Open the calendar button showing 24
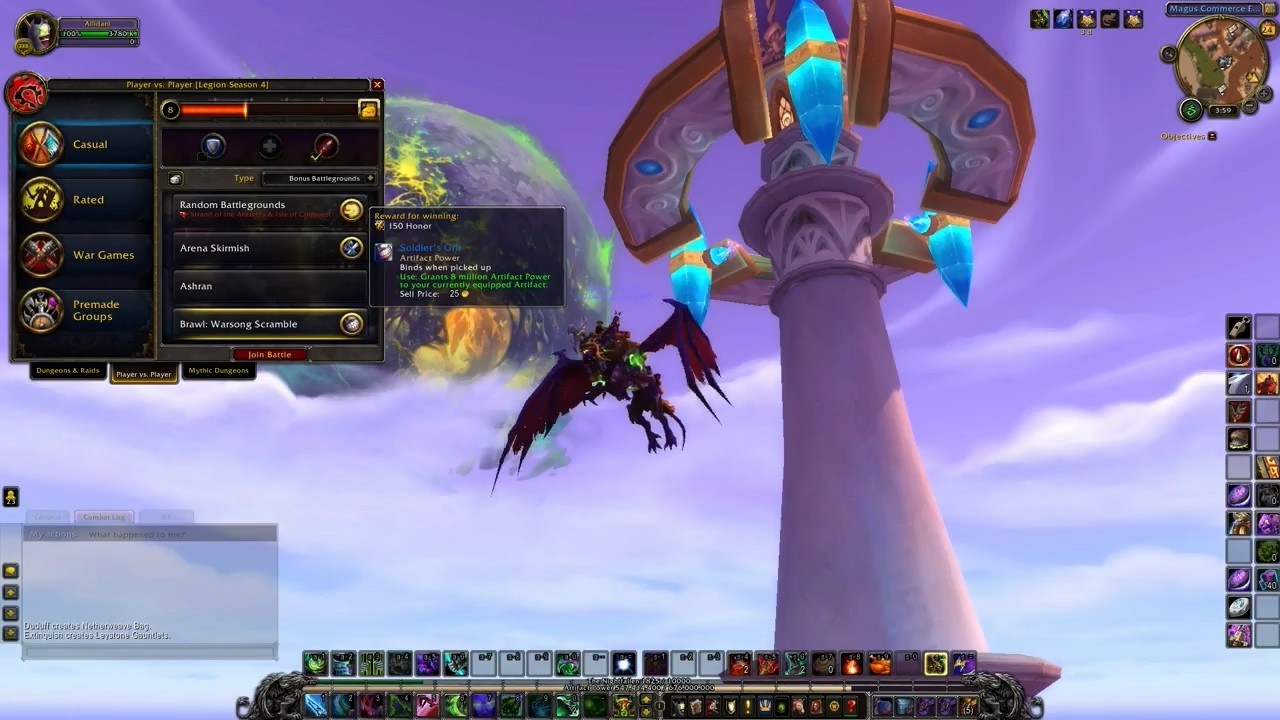The image size is (1280, 720). point(1268,30)
